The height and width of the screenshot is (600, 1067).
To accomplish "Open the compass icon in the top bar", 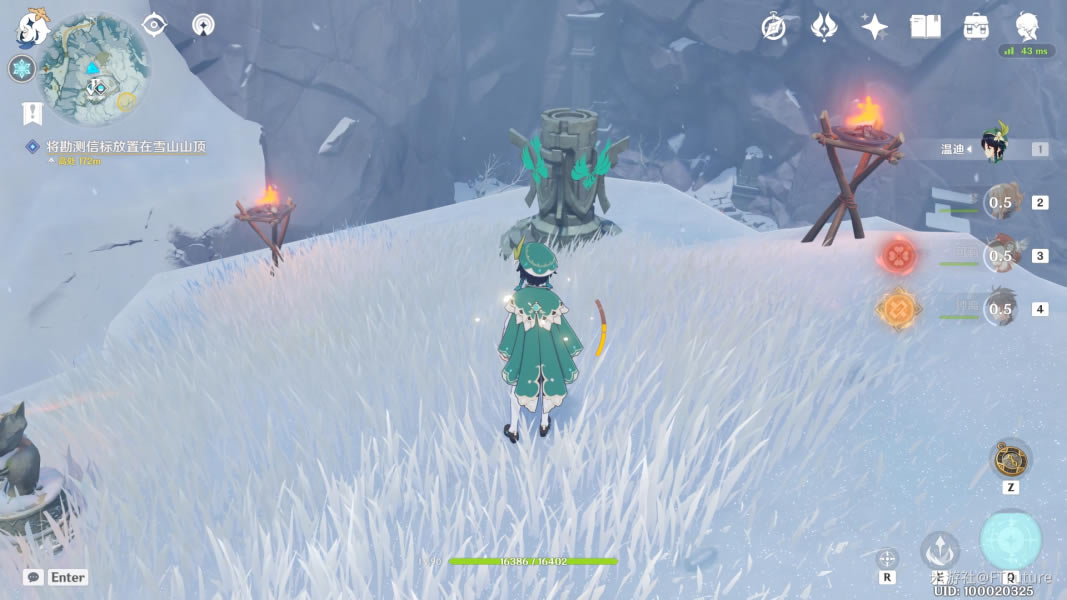I will pyautogui.click(x=773, y=27).
